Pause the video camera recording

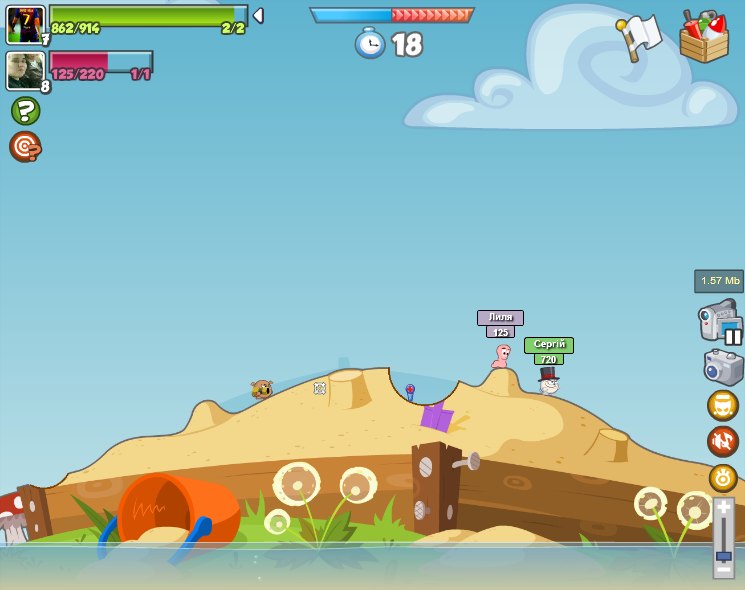click(733, 336)
